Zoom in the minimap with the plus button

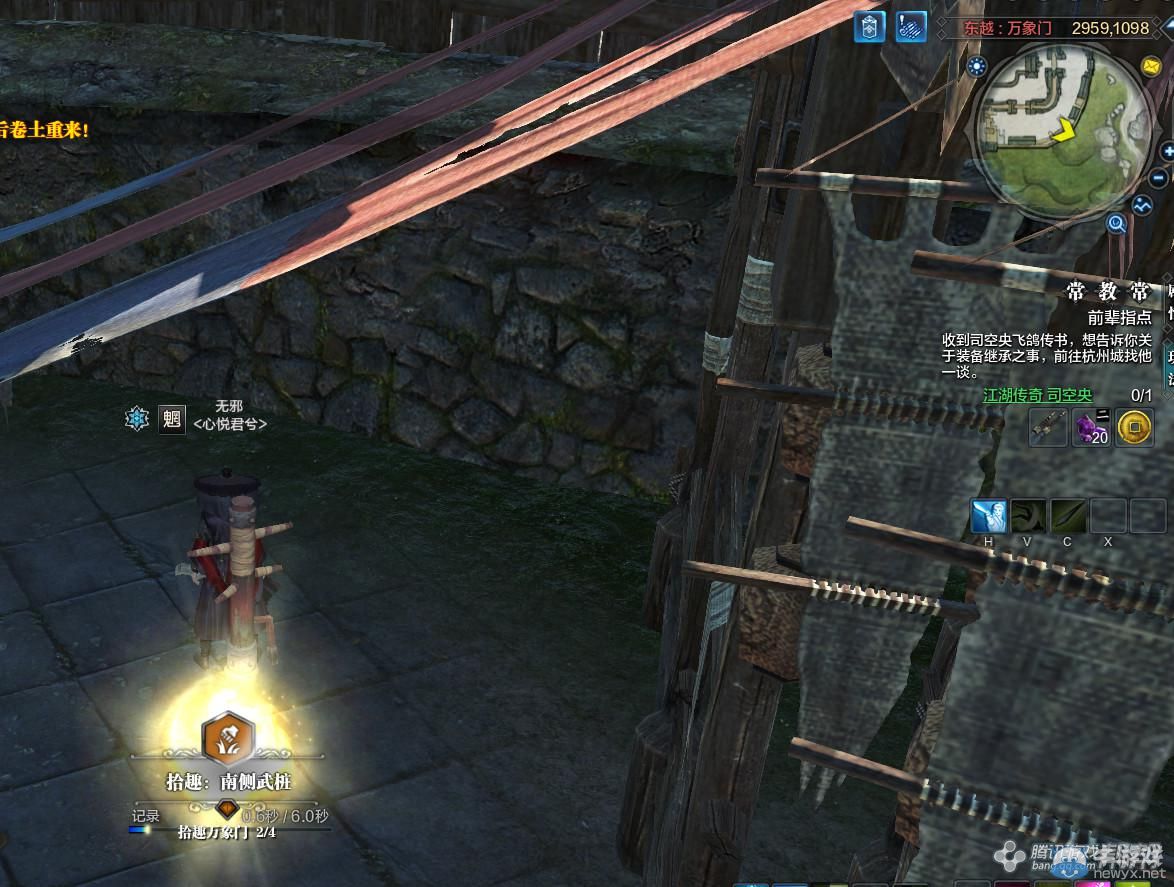[x=1168, y=151]
